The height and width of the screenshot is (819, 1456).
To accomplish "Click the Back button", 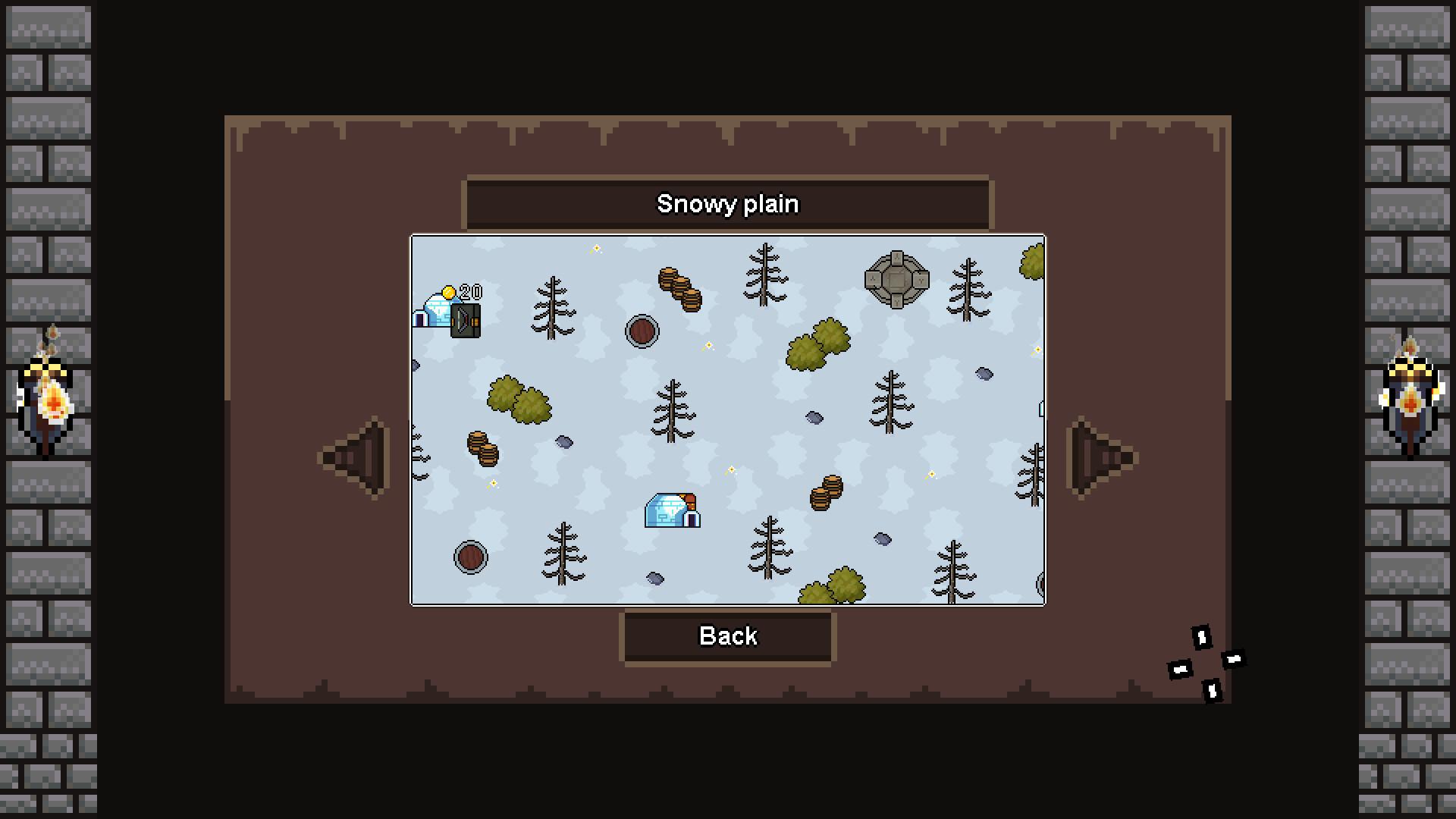I will tap(727, 636).
